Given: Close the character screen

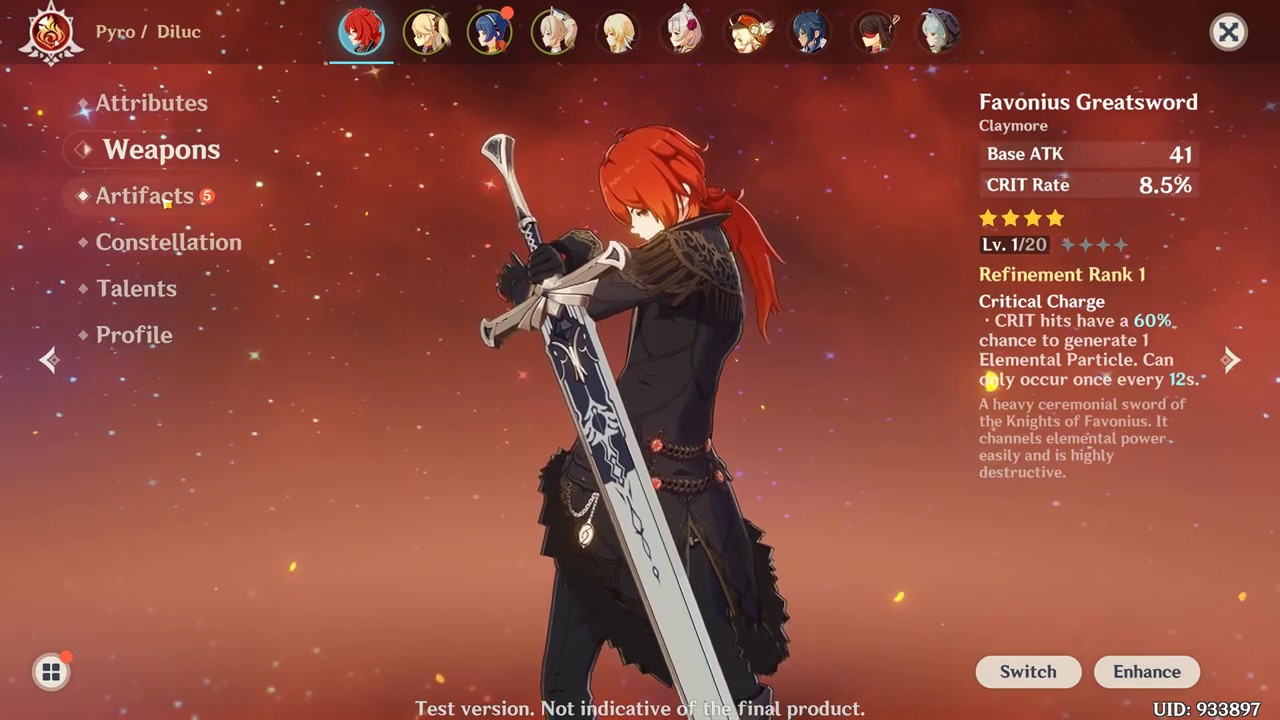Looking at the screenshot, I should coord(1228,32).
